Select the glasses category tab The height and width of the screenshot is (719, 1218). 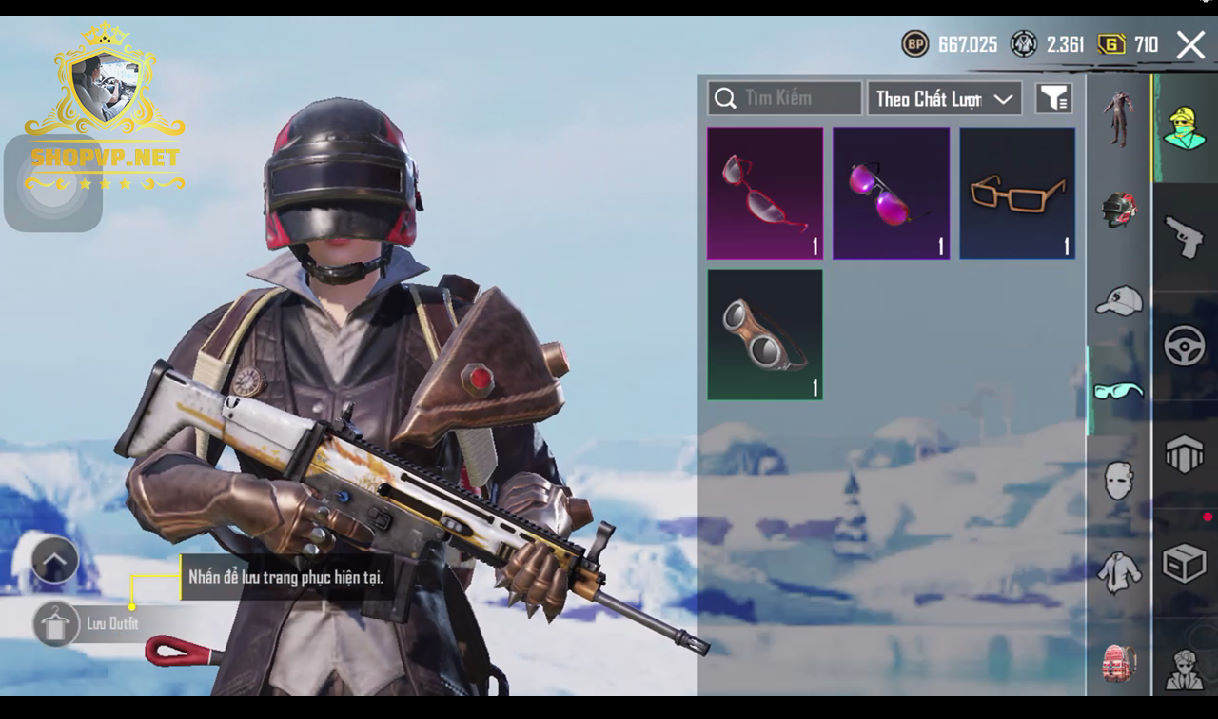point(1118,390)
